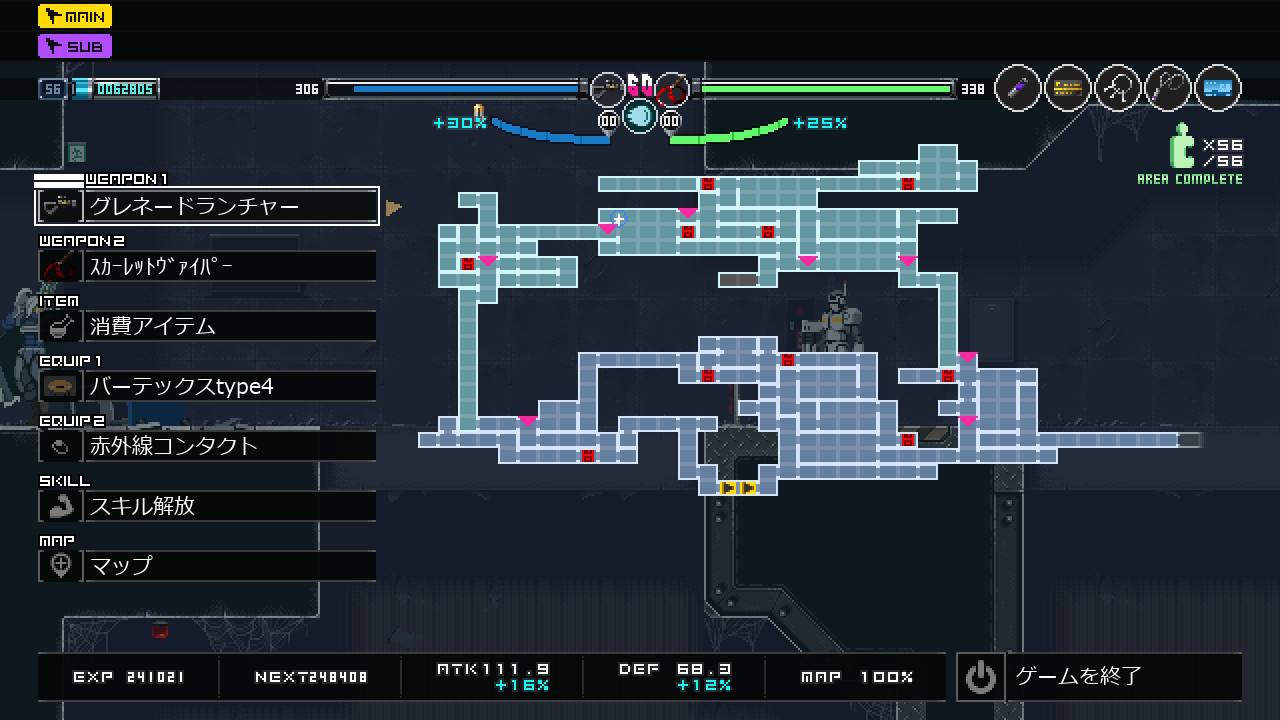This screenshot has width=1280, height=720.
Task: Choose the スカーレットヴァイパー weapon 2 entry
Action: click(207, 266)
